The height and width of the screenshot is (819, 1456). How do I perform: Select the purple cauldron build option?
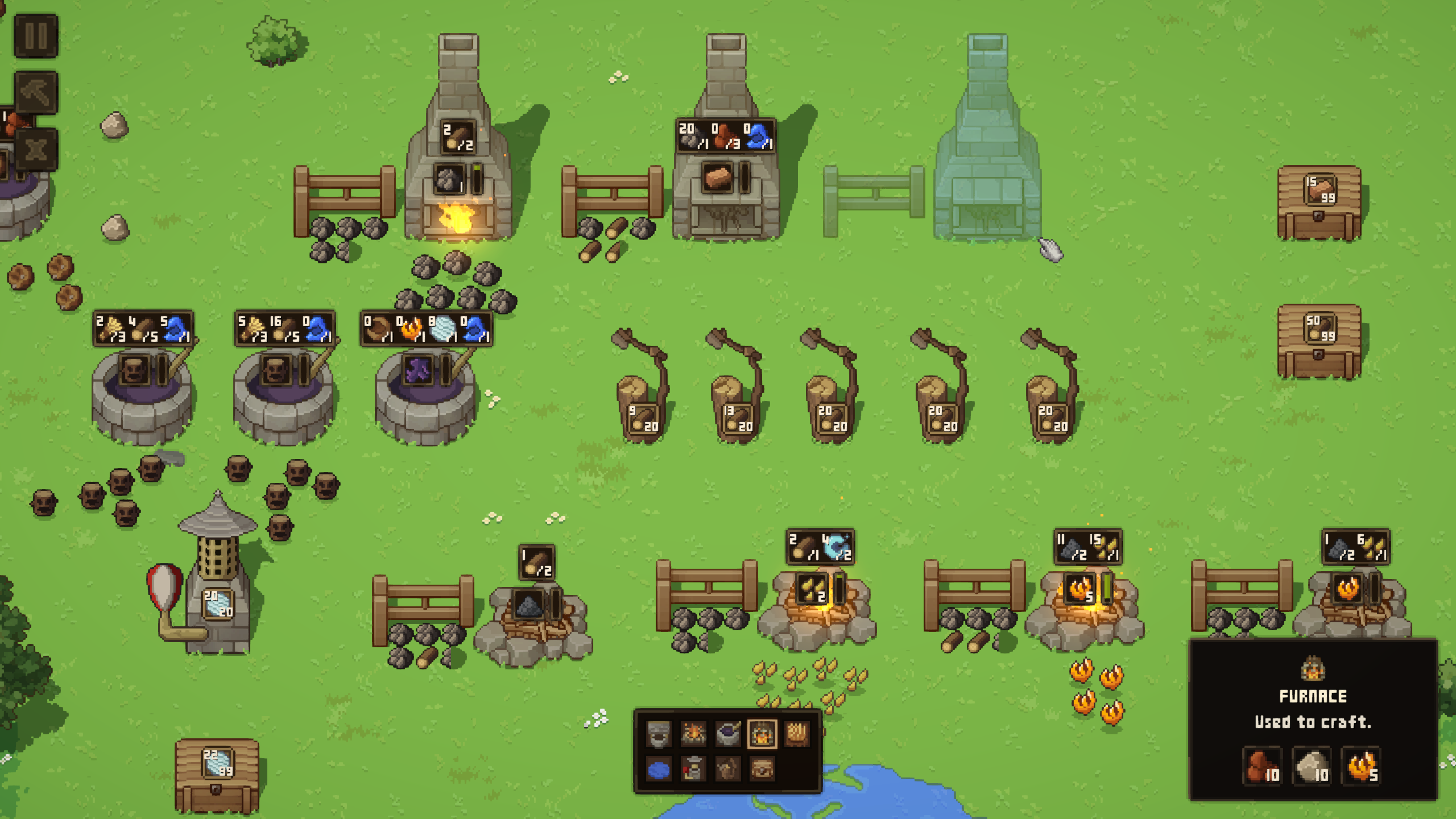727,734
